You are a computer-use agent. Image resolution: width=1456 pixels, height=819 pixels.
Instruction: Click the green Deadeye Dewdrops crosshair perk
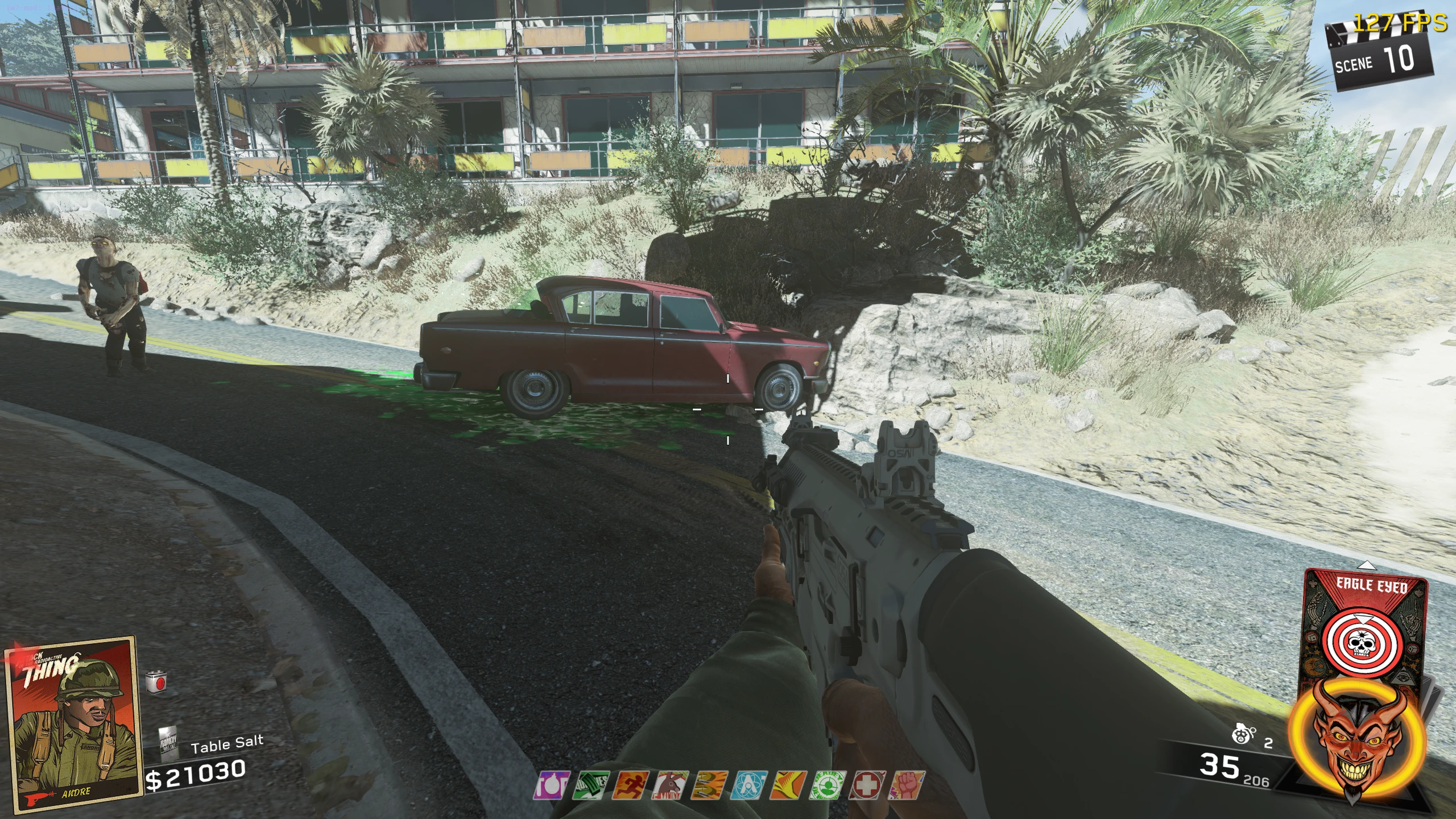point(828,785)
